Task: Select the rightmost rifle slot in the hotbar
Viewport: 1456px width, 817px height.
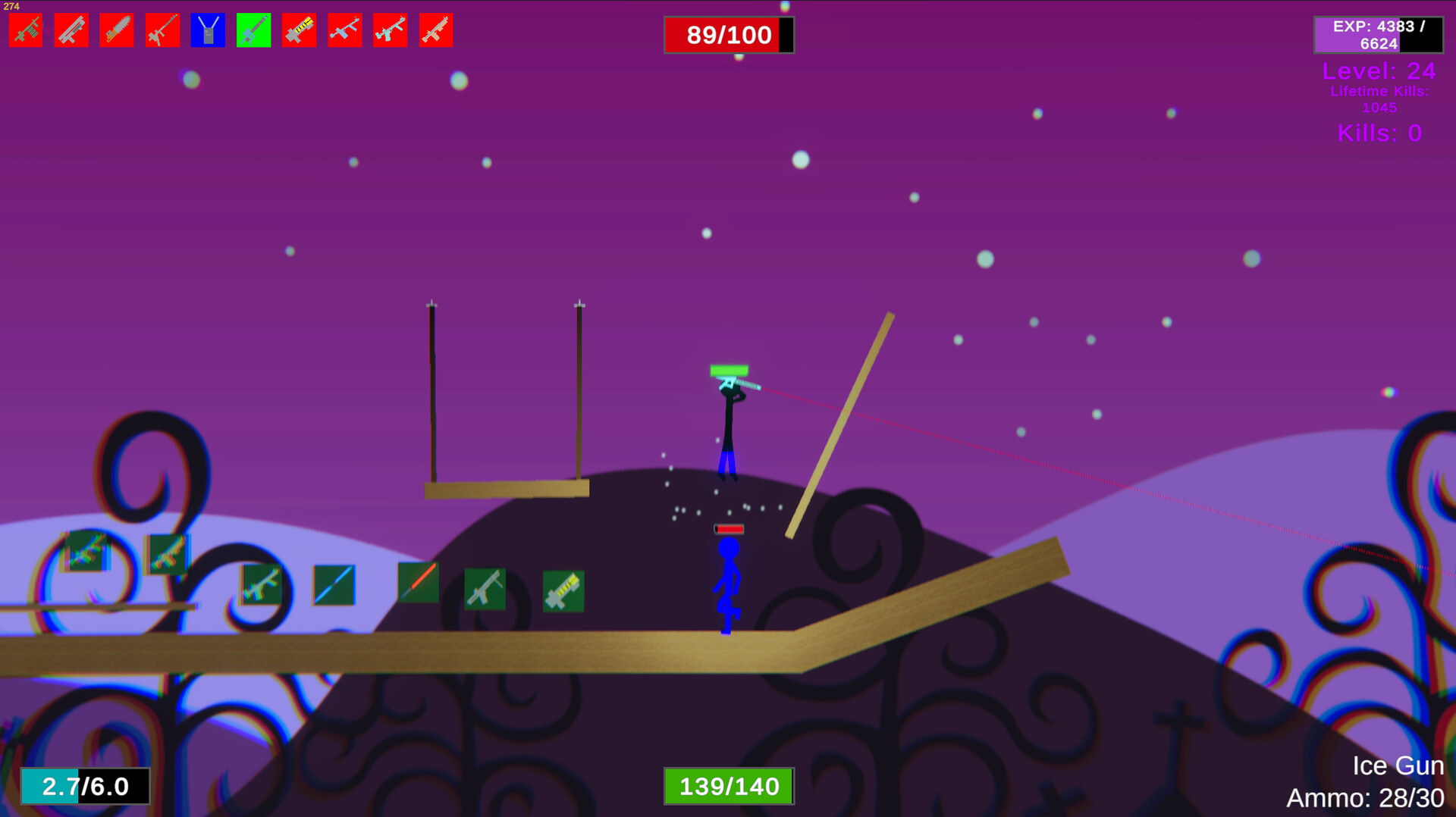Action: (435, 30)
